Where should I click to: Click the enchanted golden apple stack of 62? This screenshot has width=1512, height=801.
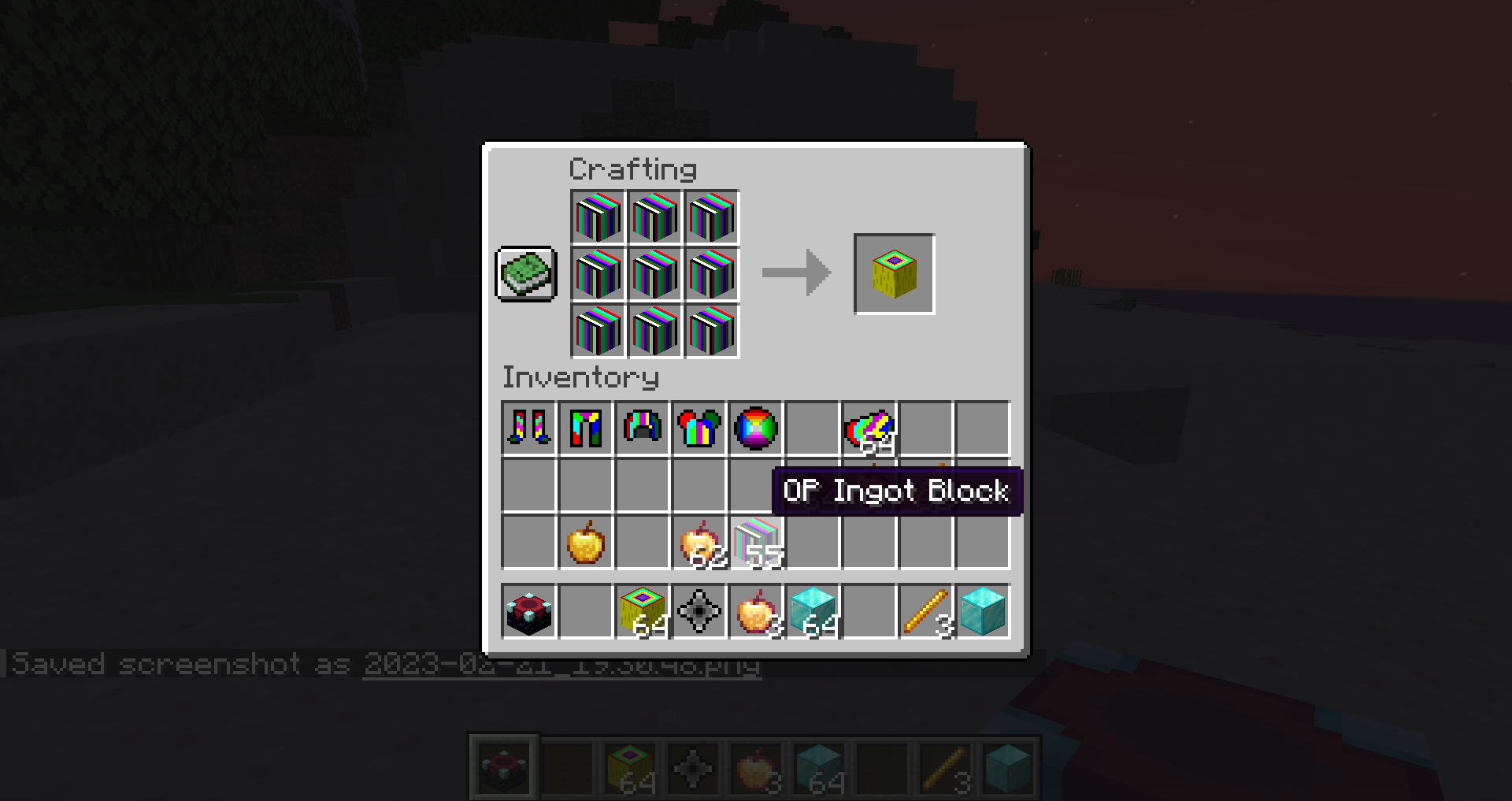[x=699, y=542]
